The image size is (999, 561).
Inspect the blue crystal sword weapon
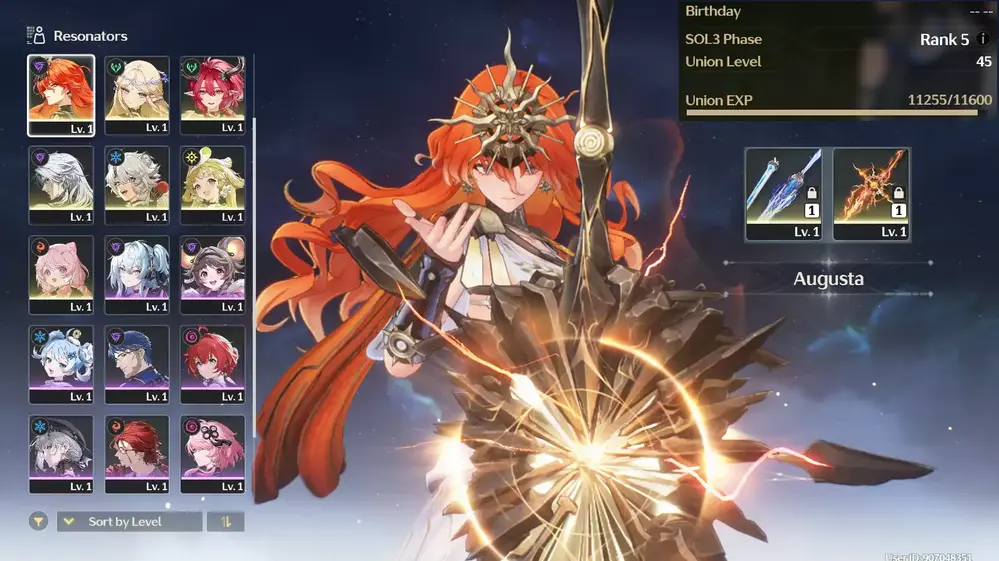click(x=783, y=194)
